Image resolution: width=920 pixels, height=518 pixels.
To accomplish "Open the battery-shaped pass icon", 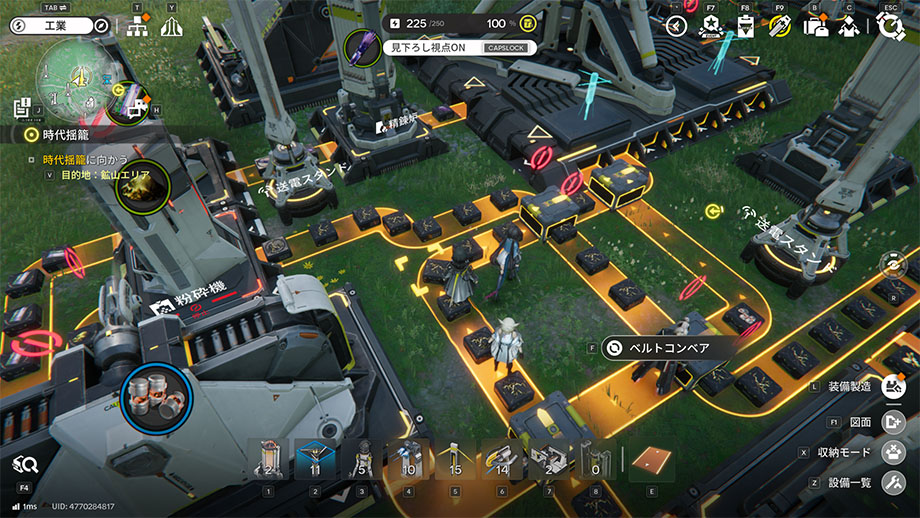I will point(745,27).
